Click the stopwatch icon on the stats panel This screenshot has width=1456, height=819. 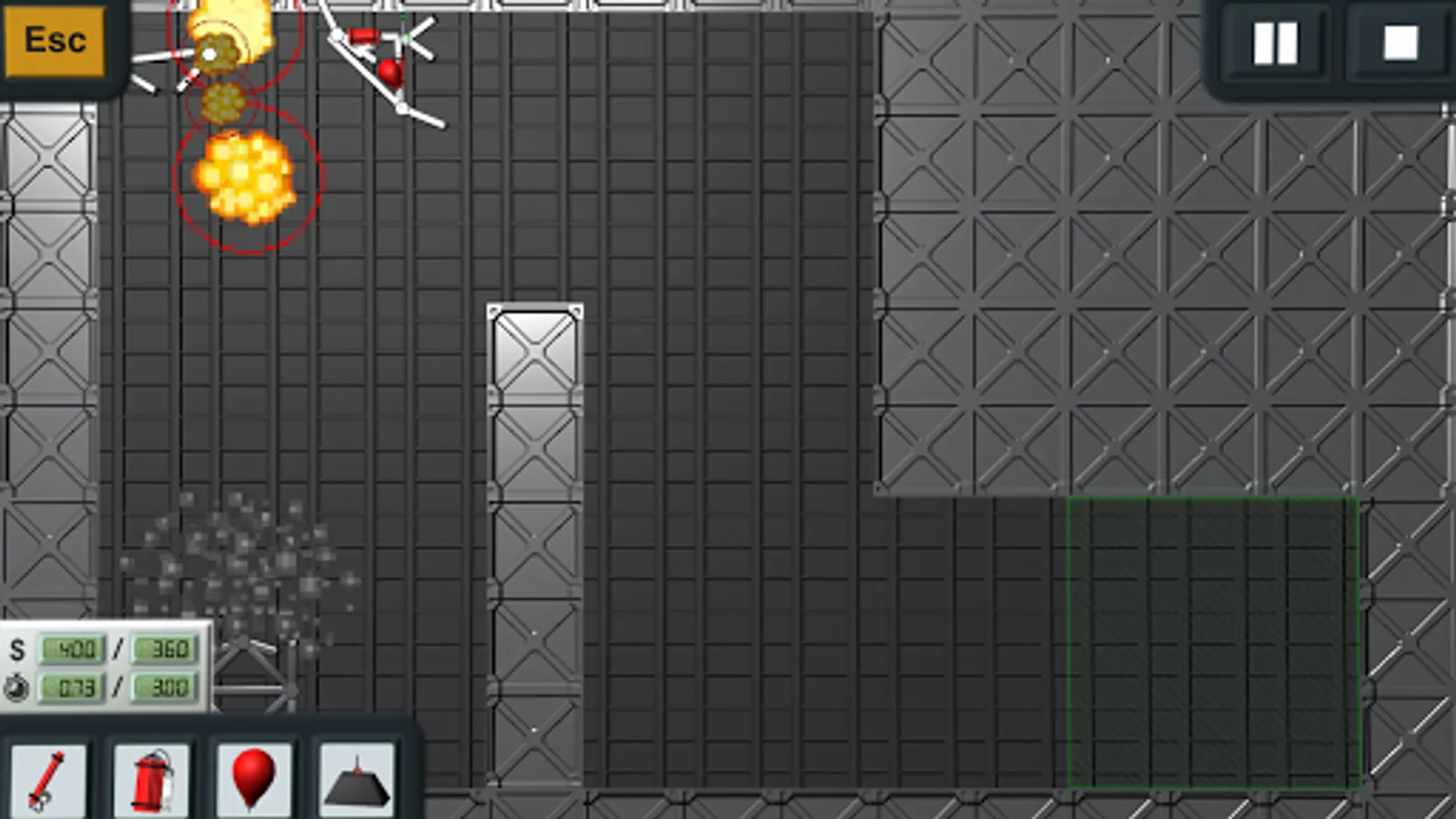coord(18,689)
